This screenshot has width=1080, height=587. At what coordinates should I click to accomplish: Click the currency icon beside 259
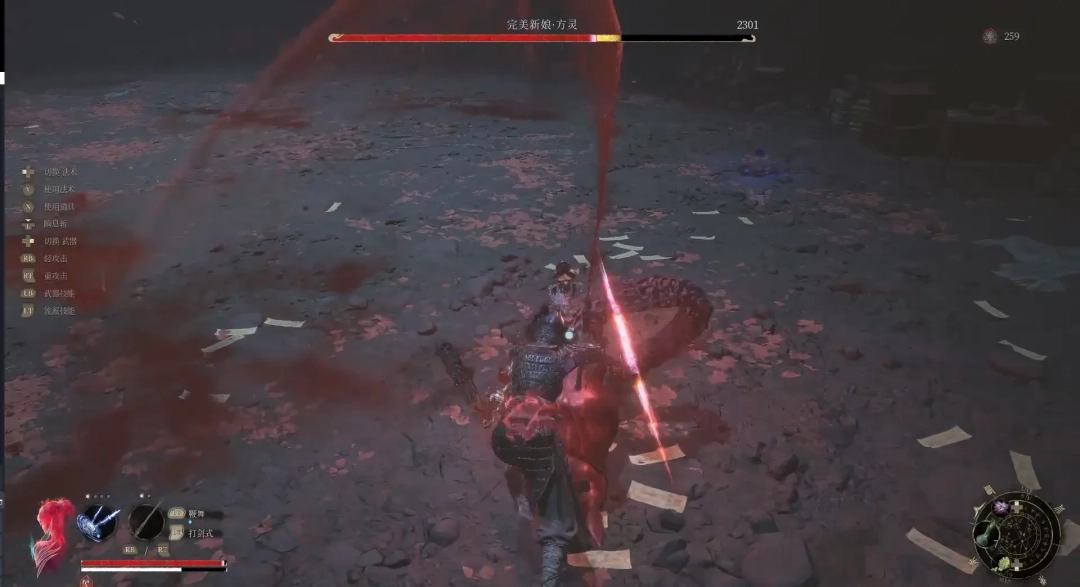click(990, 37)
